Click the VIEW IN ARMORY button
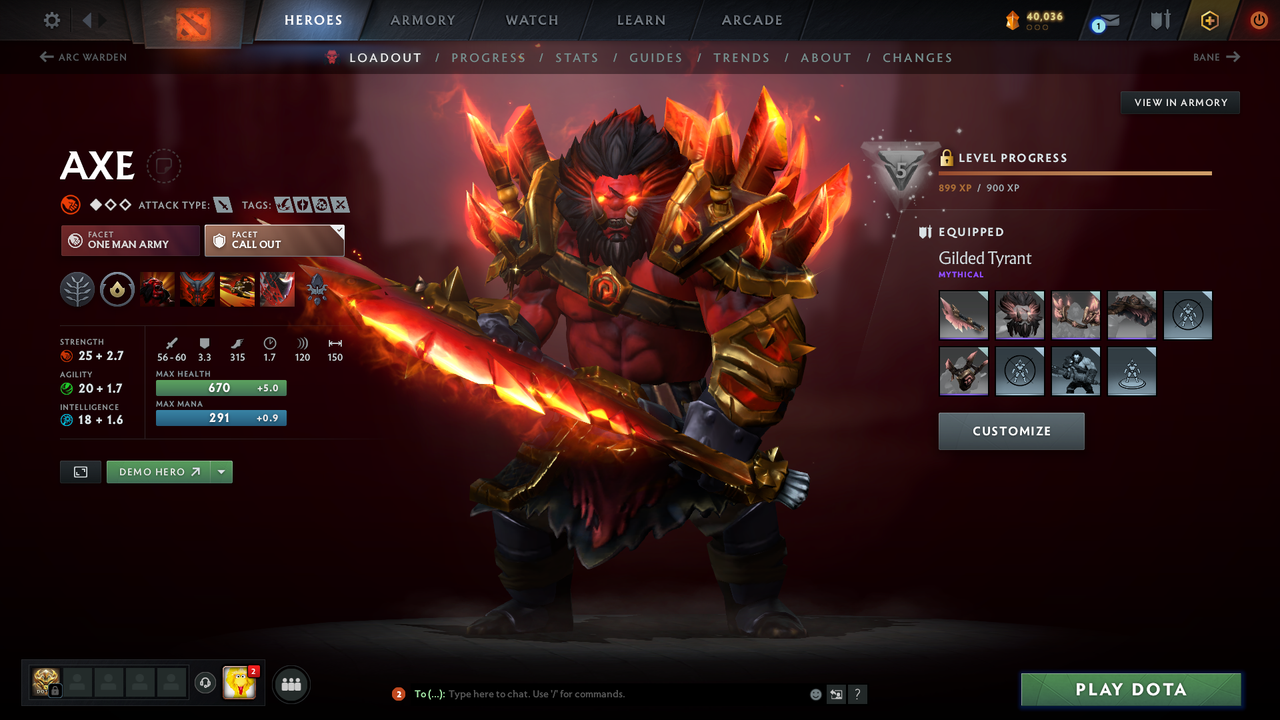Image resolution: width=1280 pixels, height=720 pixels. point(1179,102)
